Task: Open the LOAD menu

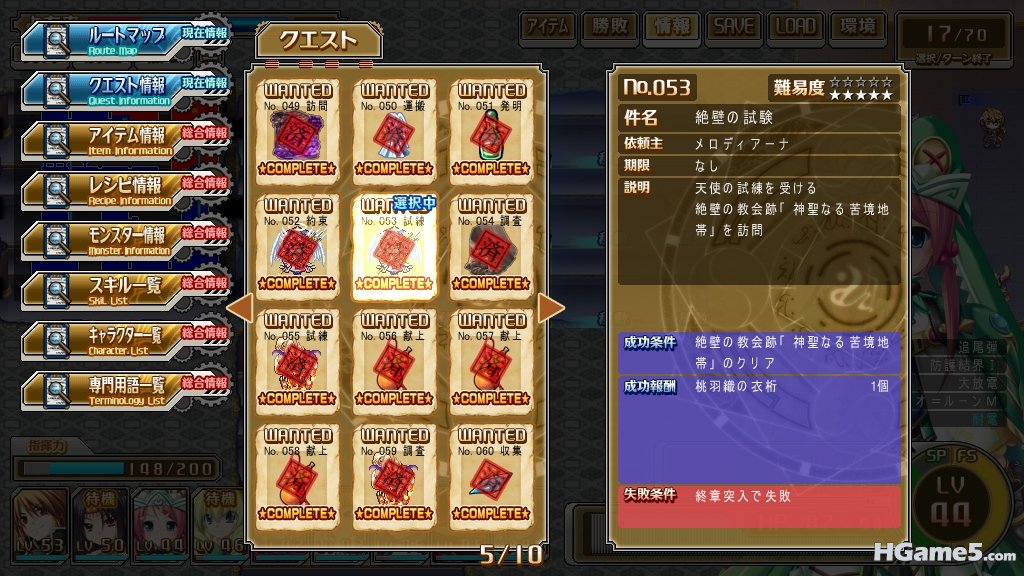Action: point(795,27)
